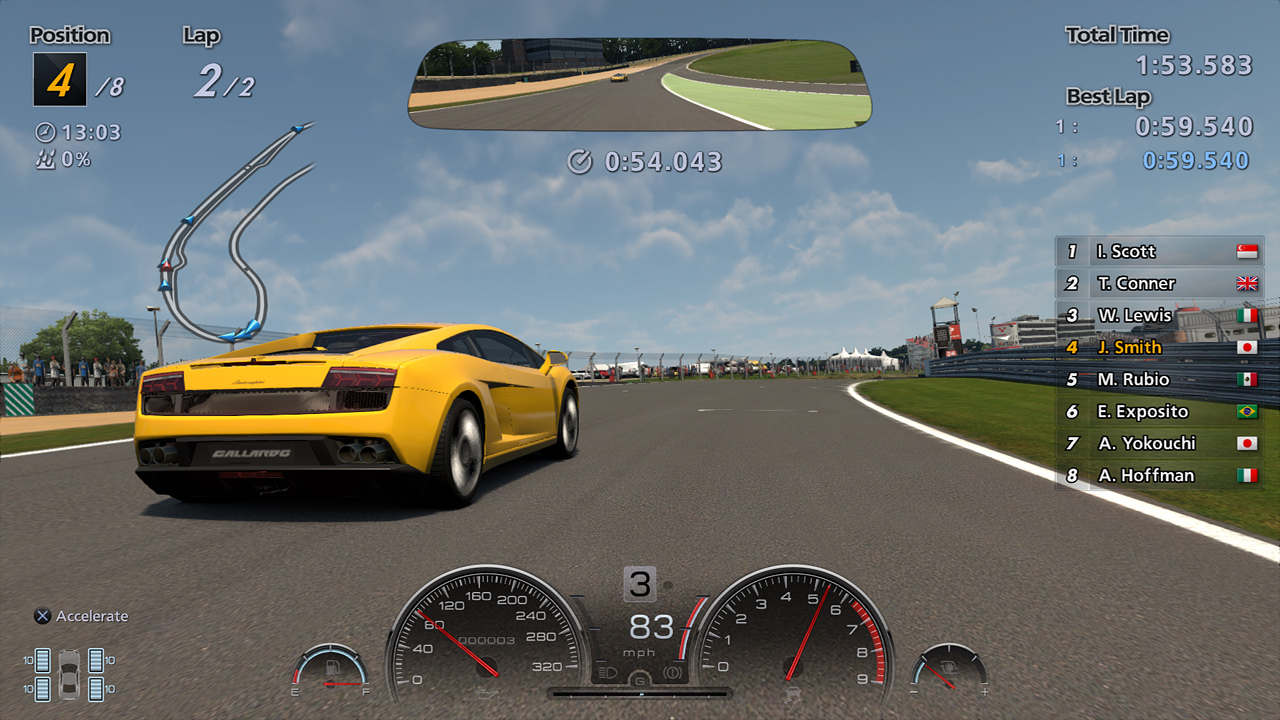Toggle the hazard warning light indicator
This screenshot has width=1280, height=720.
coord(673,672)
